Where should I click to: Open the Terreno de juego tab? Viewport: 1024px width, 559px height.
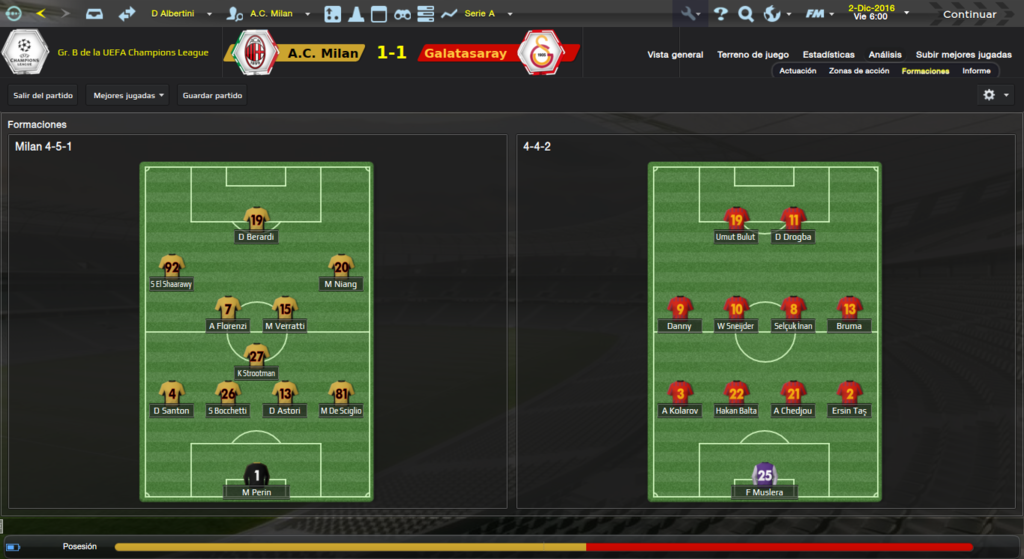point(752,54)
